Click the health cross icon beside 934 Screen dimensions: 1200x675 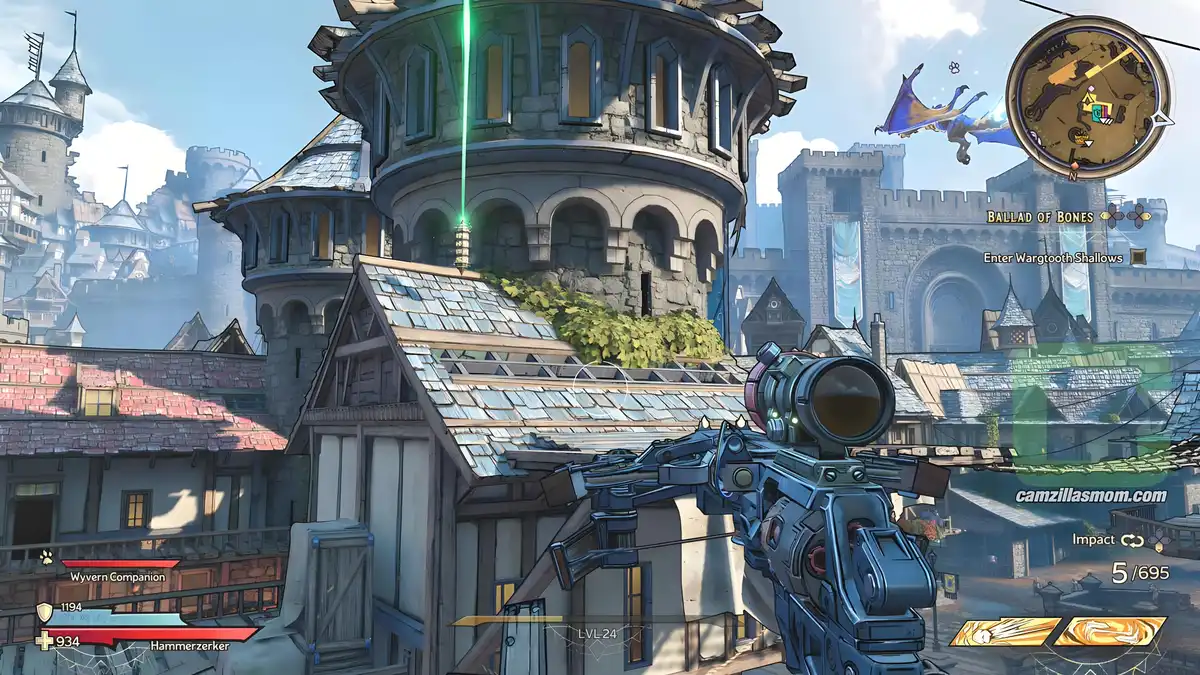[x=44, y=641]
